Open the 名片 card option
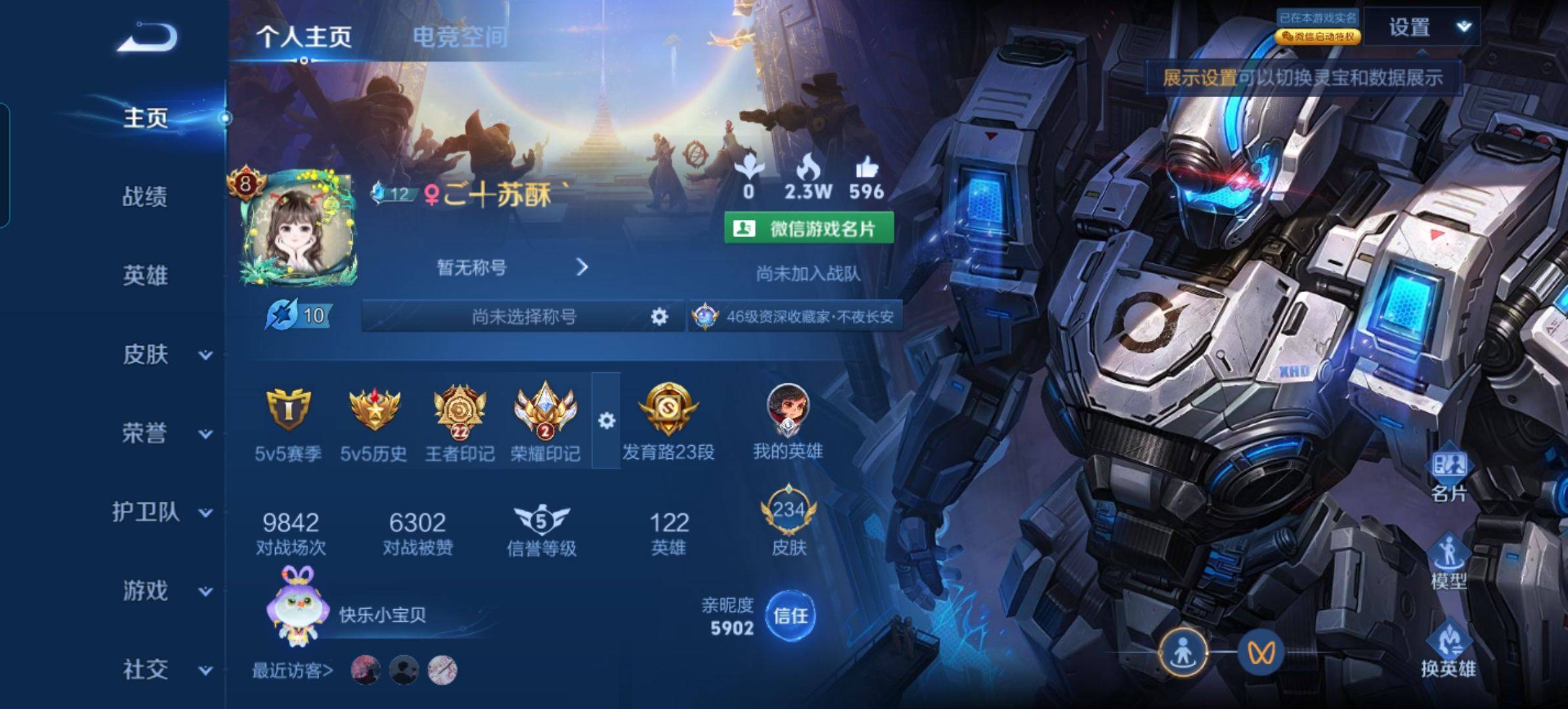This screenshot has width=1568, height=709. click(x=1448, y=474)
